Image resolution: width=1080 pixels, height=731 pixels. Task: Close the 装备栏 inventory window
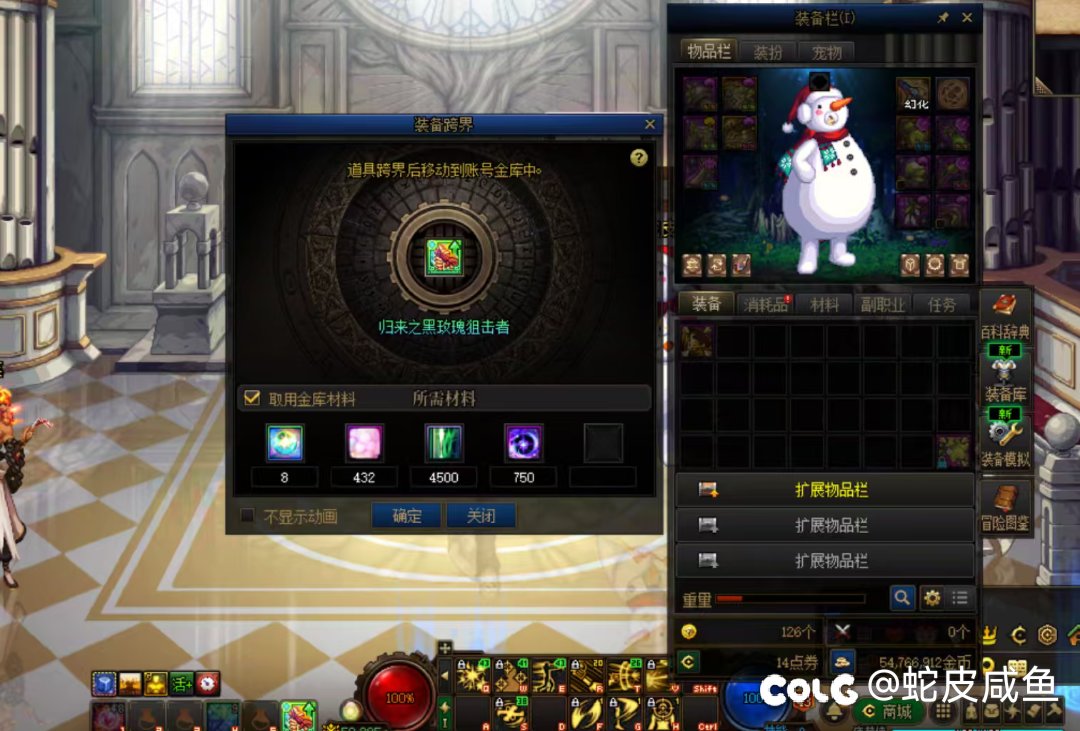pyautogui.click(x=967, y=18)
